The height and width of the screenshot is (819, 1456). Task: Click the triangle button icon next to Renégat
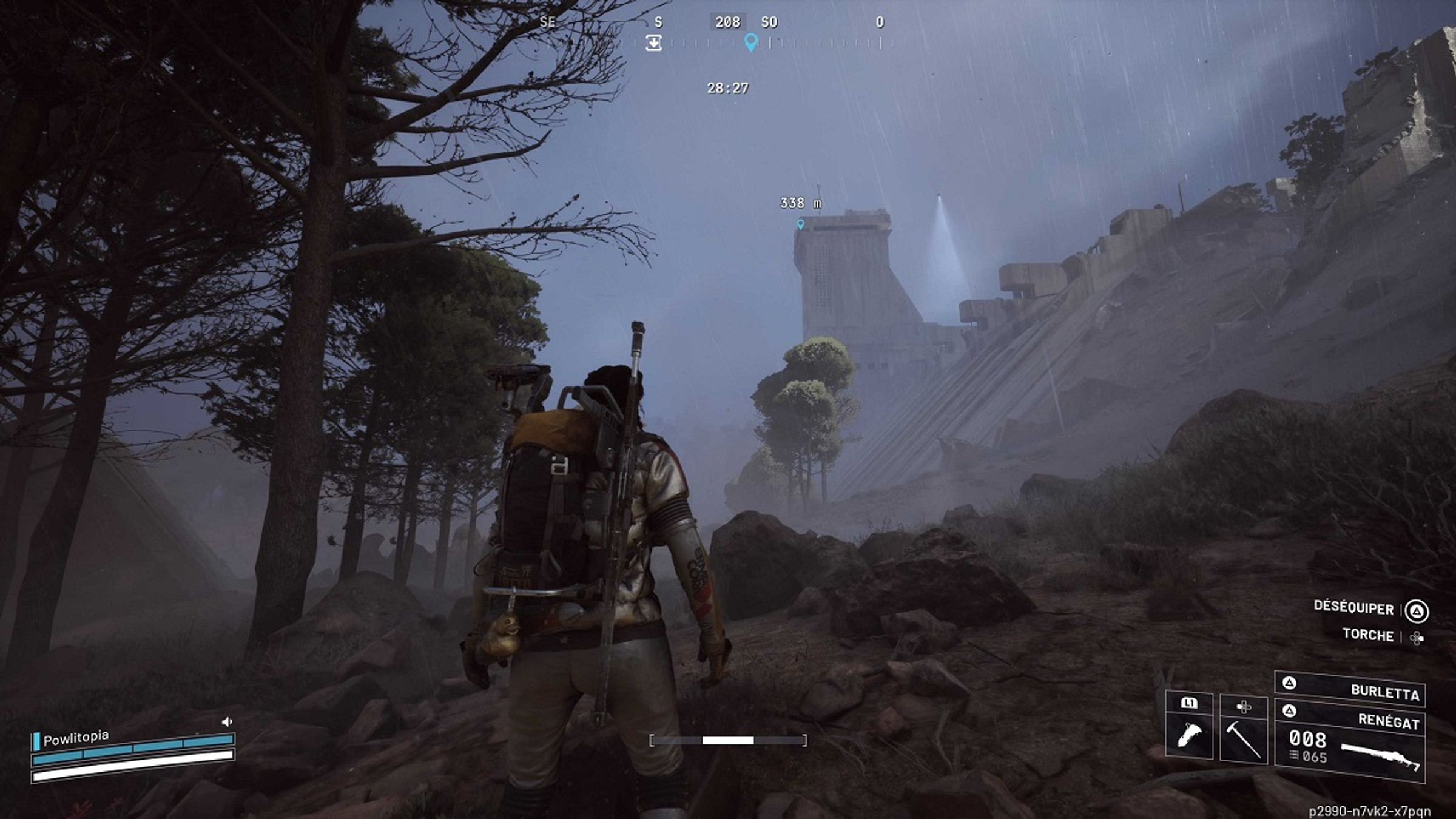click(1290, 710)
